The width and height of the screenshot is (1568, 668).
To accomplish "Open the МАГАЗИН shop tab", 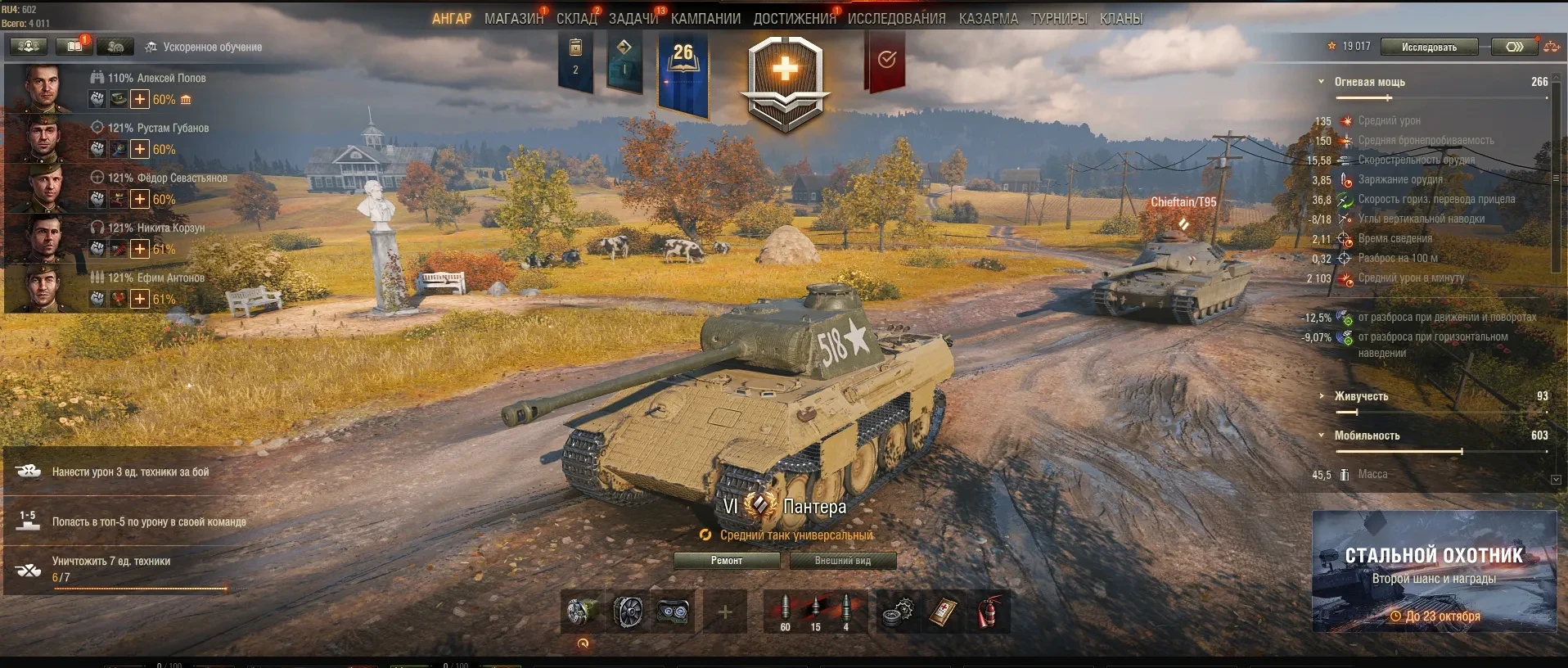I will coord(513,19).
